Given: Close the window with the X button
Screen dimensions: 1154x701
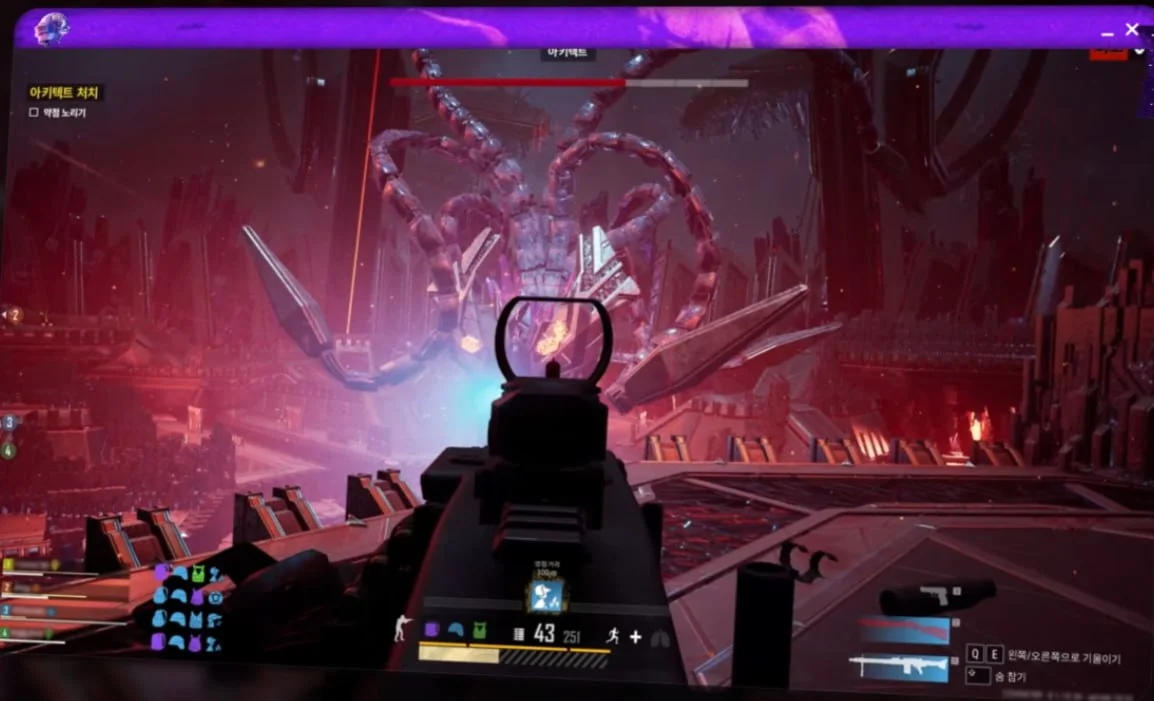Looking at the screenshot, I should pyautogui.click(x=1132, y=29).
